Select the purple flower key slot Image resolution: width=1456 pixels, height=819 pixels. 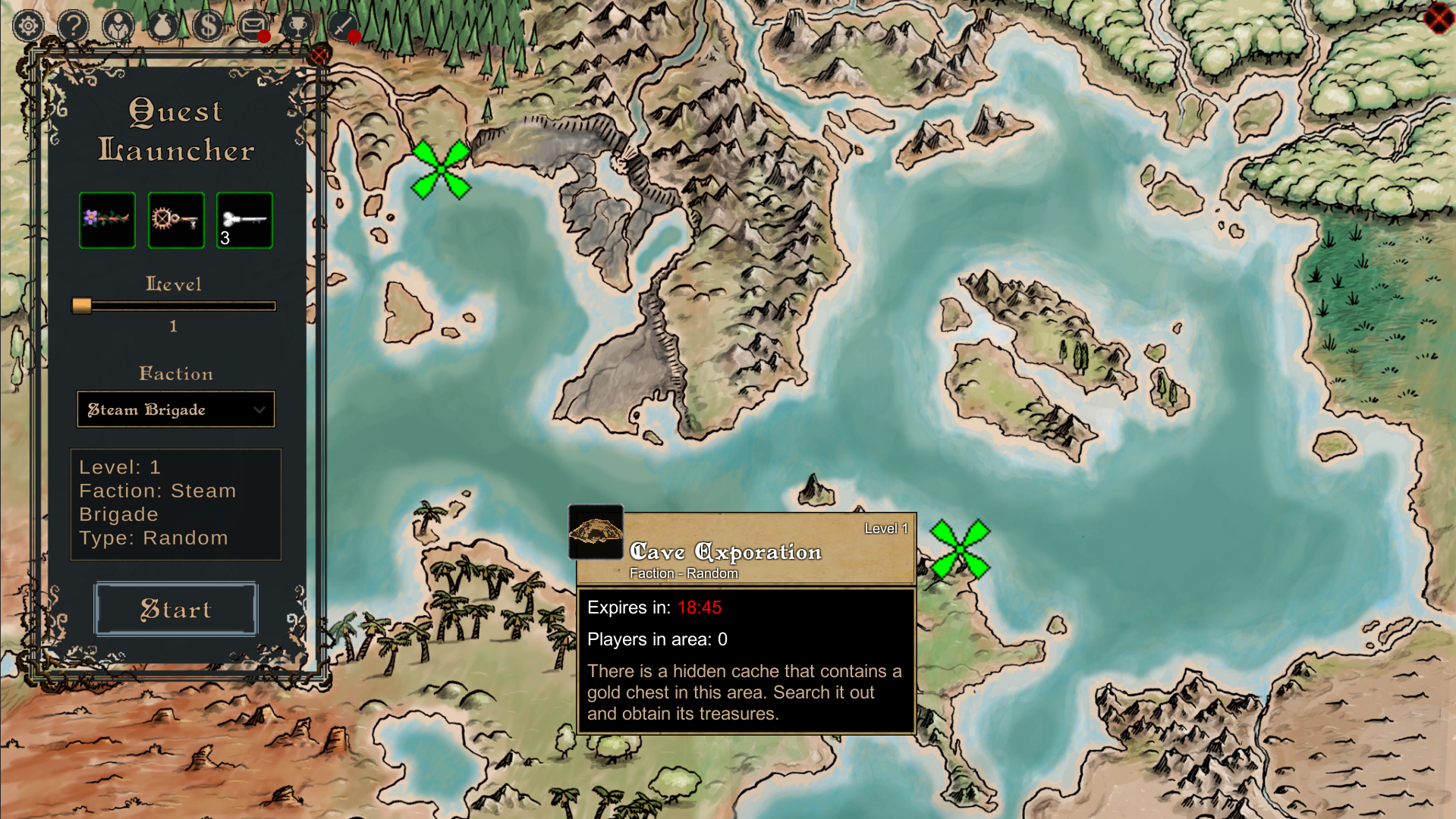point(107,220)
